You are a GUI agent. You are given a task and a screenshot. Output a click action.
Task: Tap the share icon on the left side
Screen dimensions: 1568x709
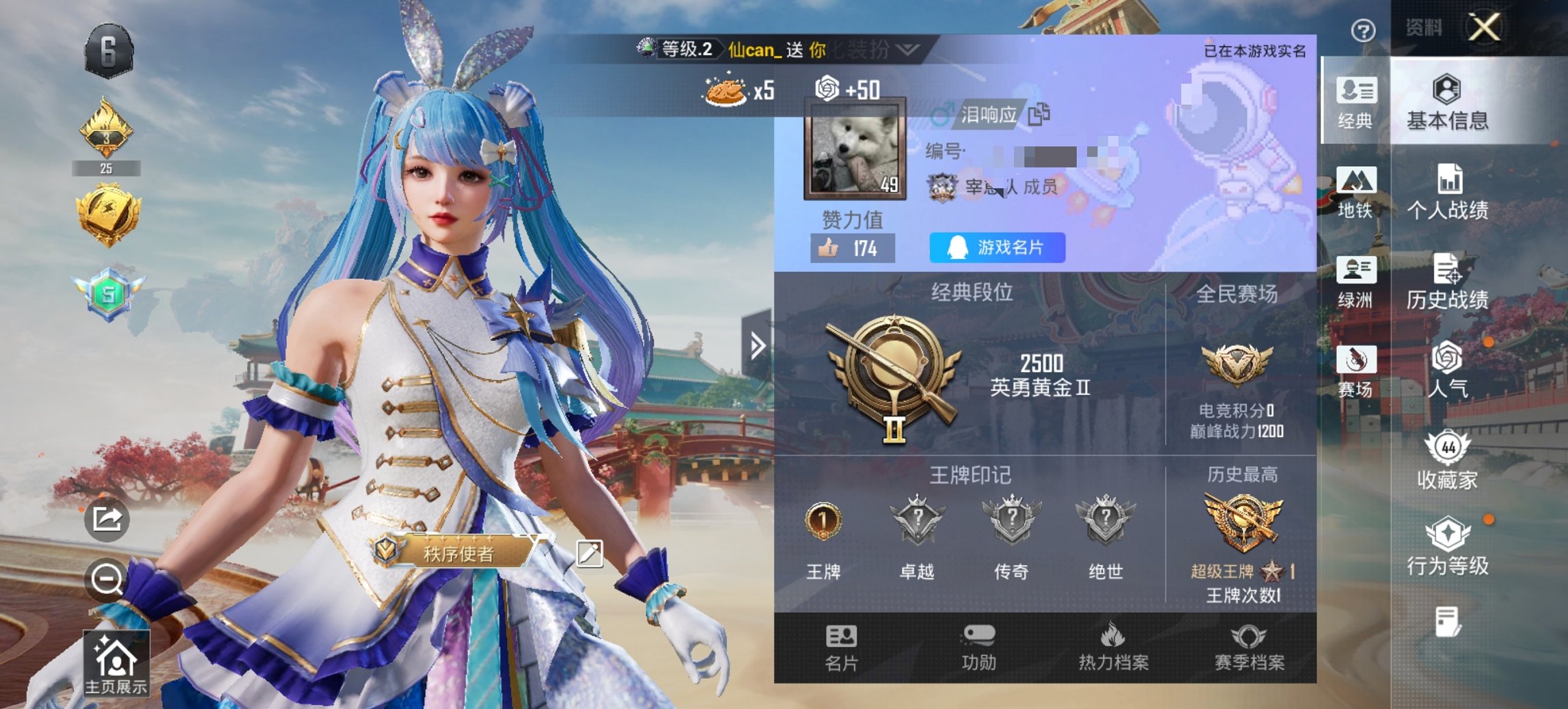107,520
